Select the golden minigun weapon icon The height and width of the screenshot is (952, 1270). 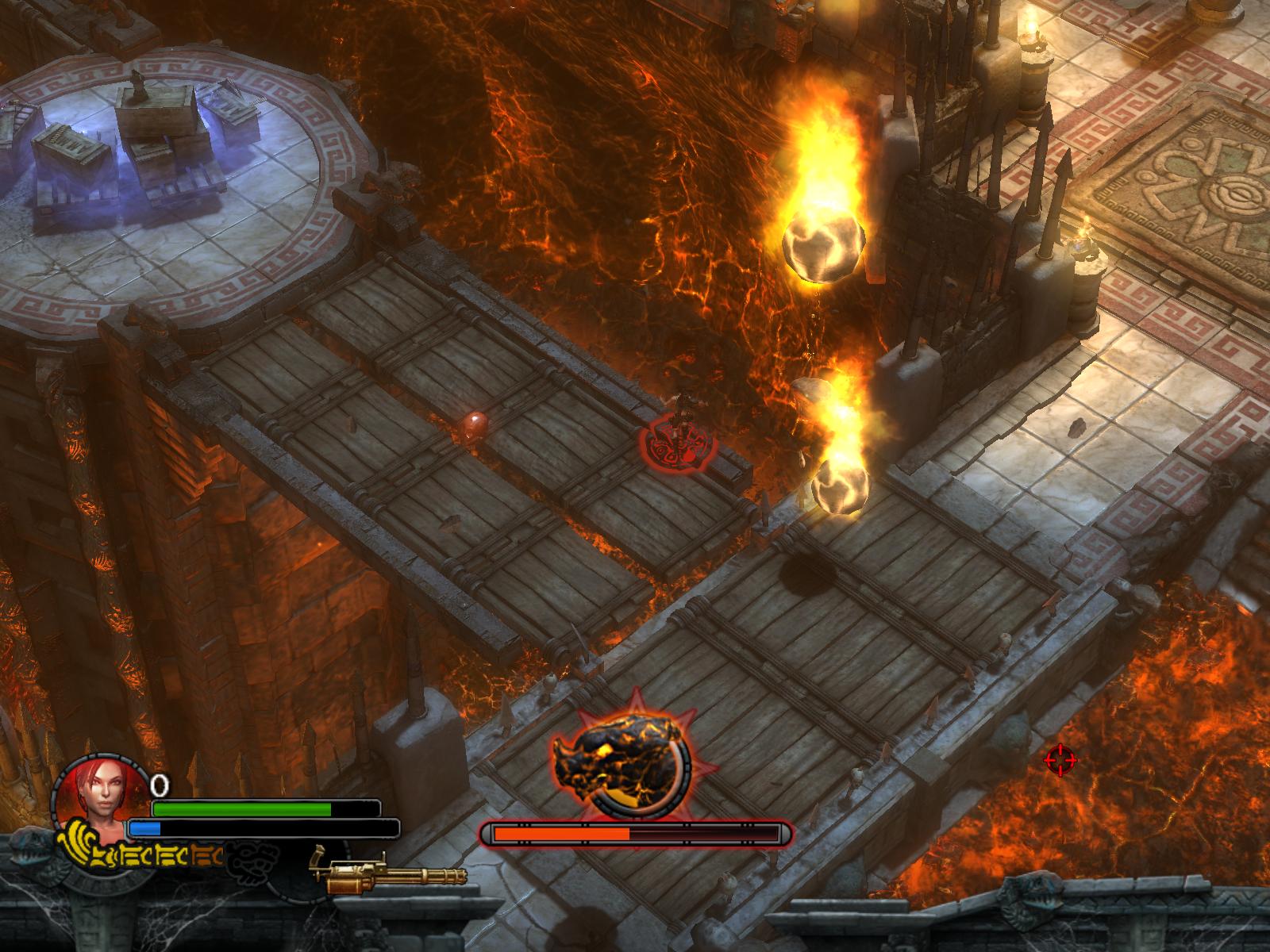[x=387, y=874]
